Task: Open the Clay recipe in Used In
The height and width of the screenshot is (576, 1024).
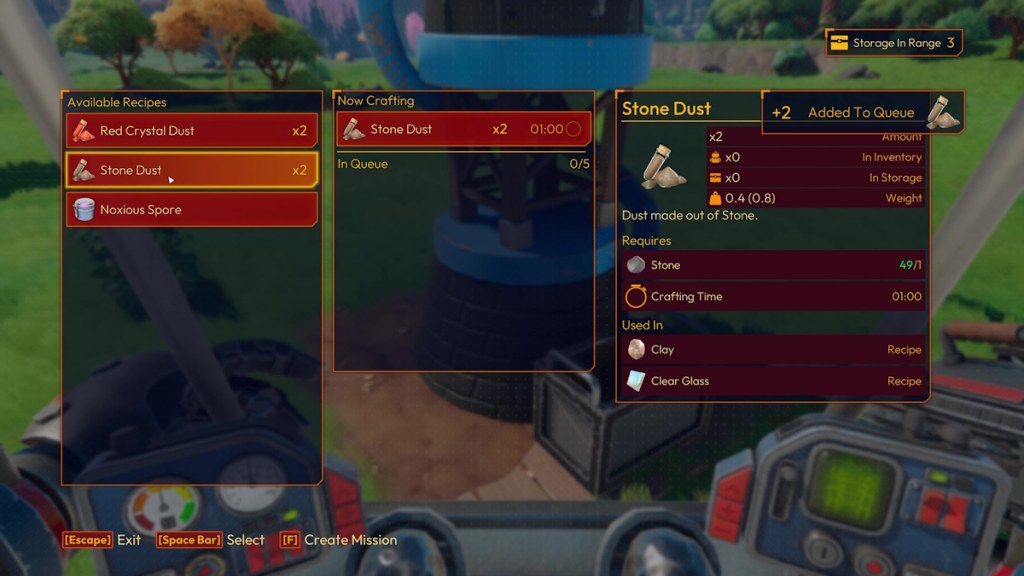Action: [772, 350]
